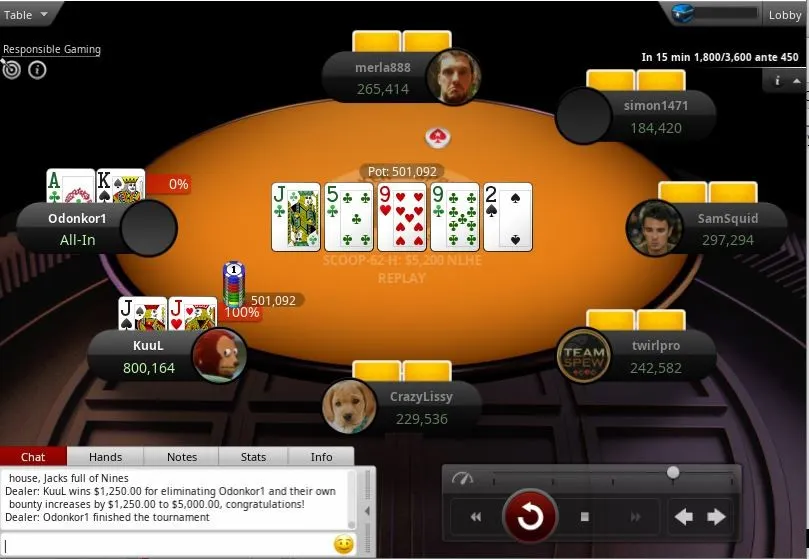Go to the next hand with right arrow
The image size is (809, 559).
[x=716, y=517]
